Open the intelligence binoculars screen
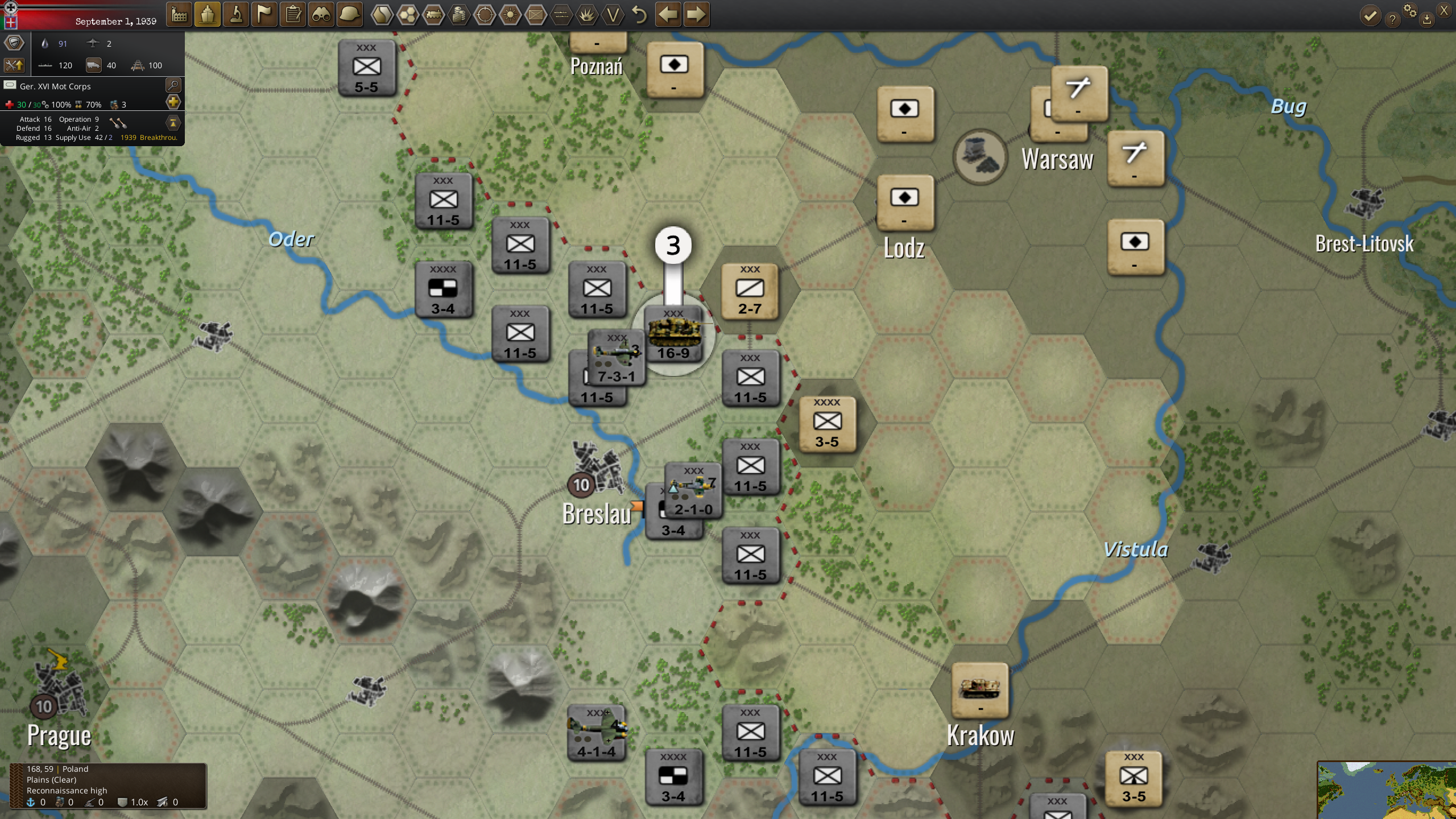1456x819 pixels. 321,15
